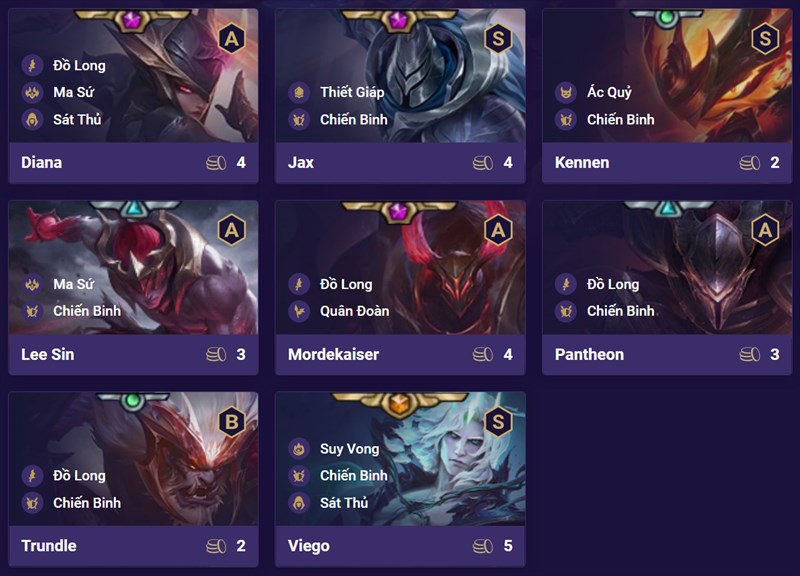Click Lee Sin's Ma Sứ trait
Screen dimensions: 800x576
click(72, 284)
